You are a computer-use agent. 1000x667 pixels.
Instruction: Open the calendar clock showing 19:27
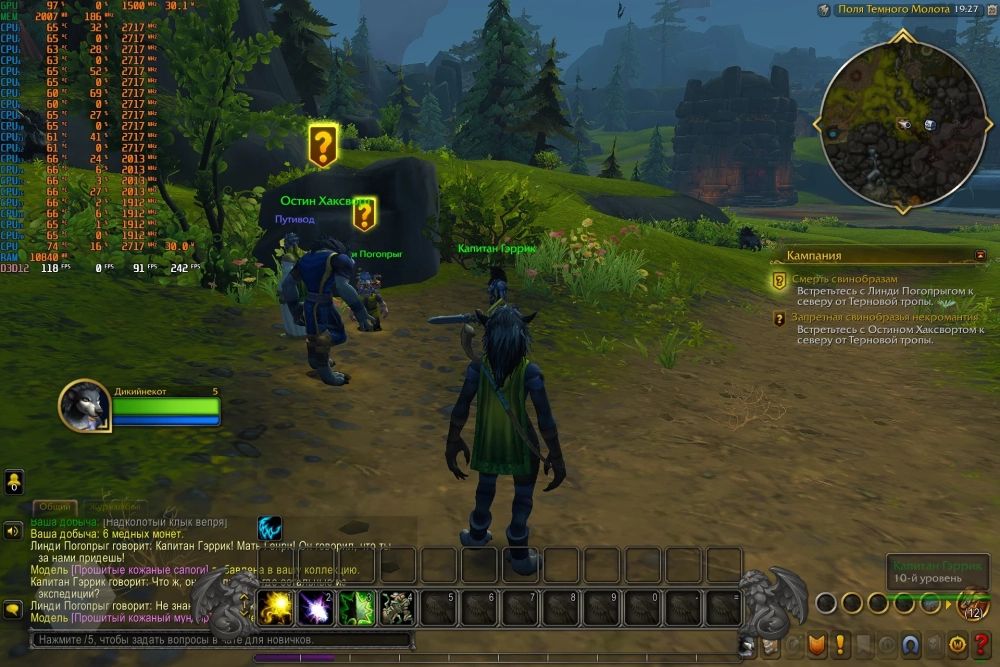[x=965, y=9]
